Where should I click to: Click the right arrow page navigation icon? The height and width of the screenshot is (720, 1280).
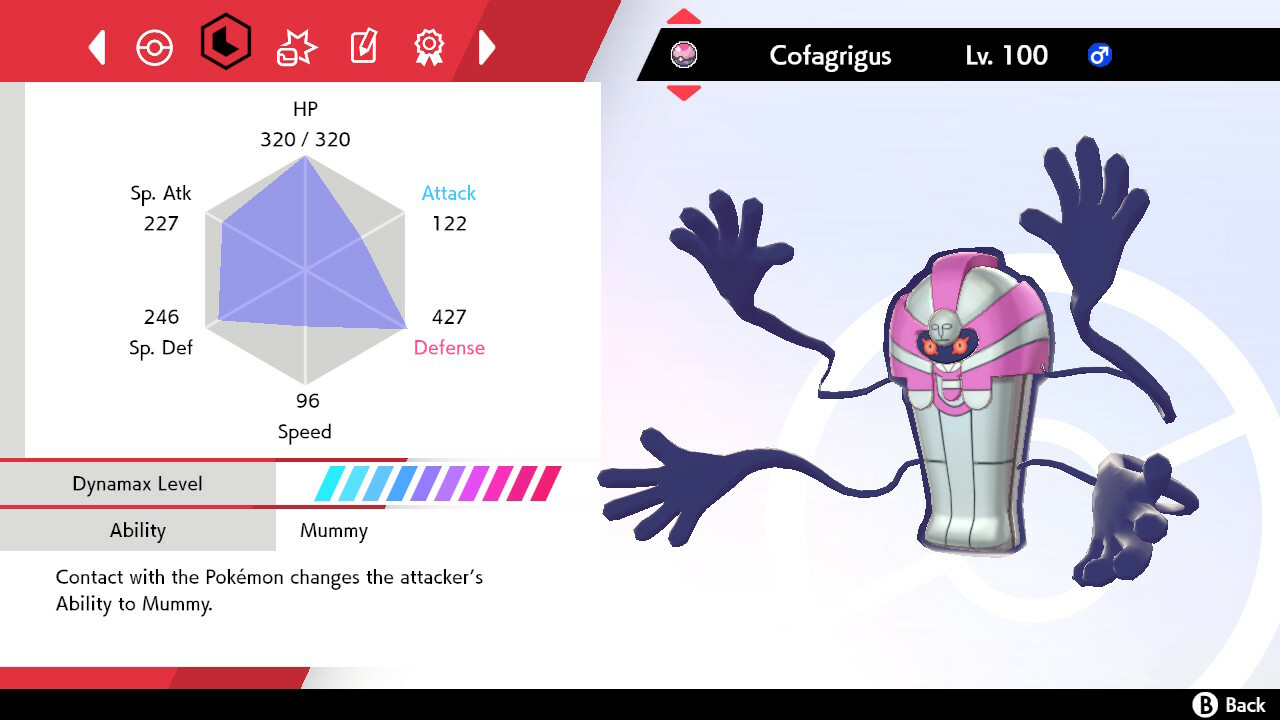pos(487,46)
